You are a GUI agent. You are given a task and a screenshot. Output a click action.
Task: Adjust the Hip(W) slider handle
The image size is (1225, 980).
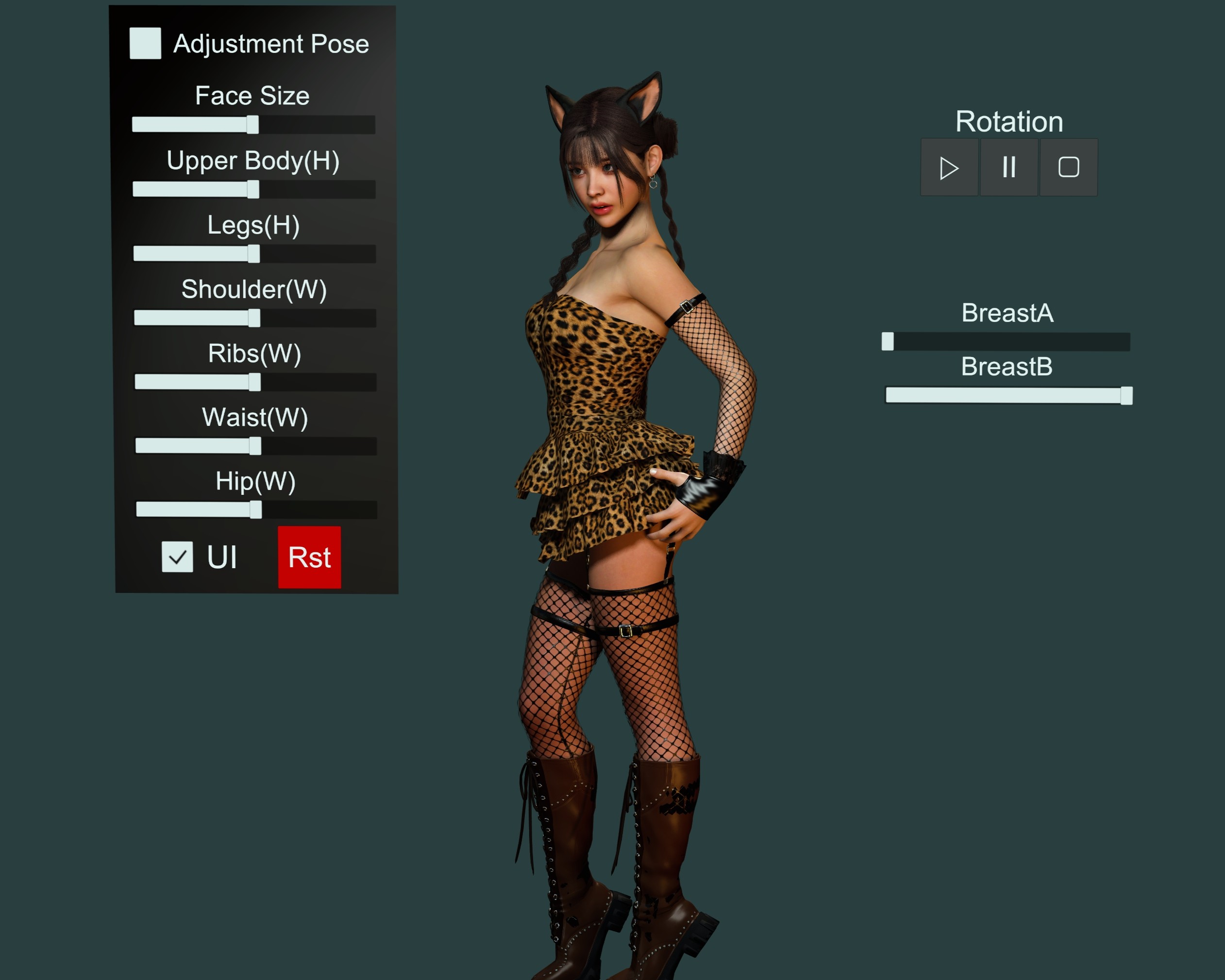click(256, 510)
